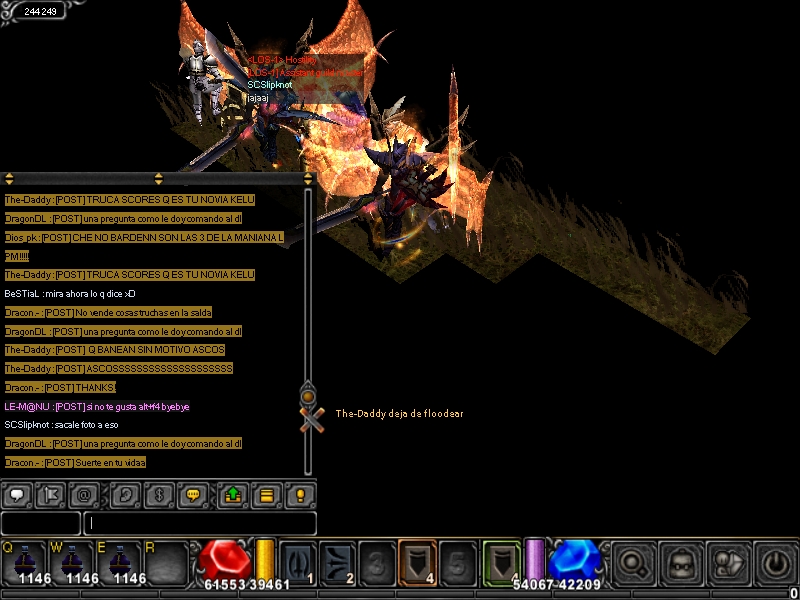Click the whisper recipient name field
The width and height of the screenshot is (800, 600).
tap(40, 523)
